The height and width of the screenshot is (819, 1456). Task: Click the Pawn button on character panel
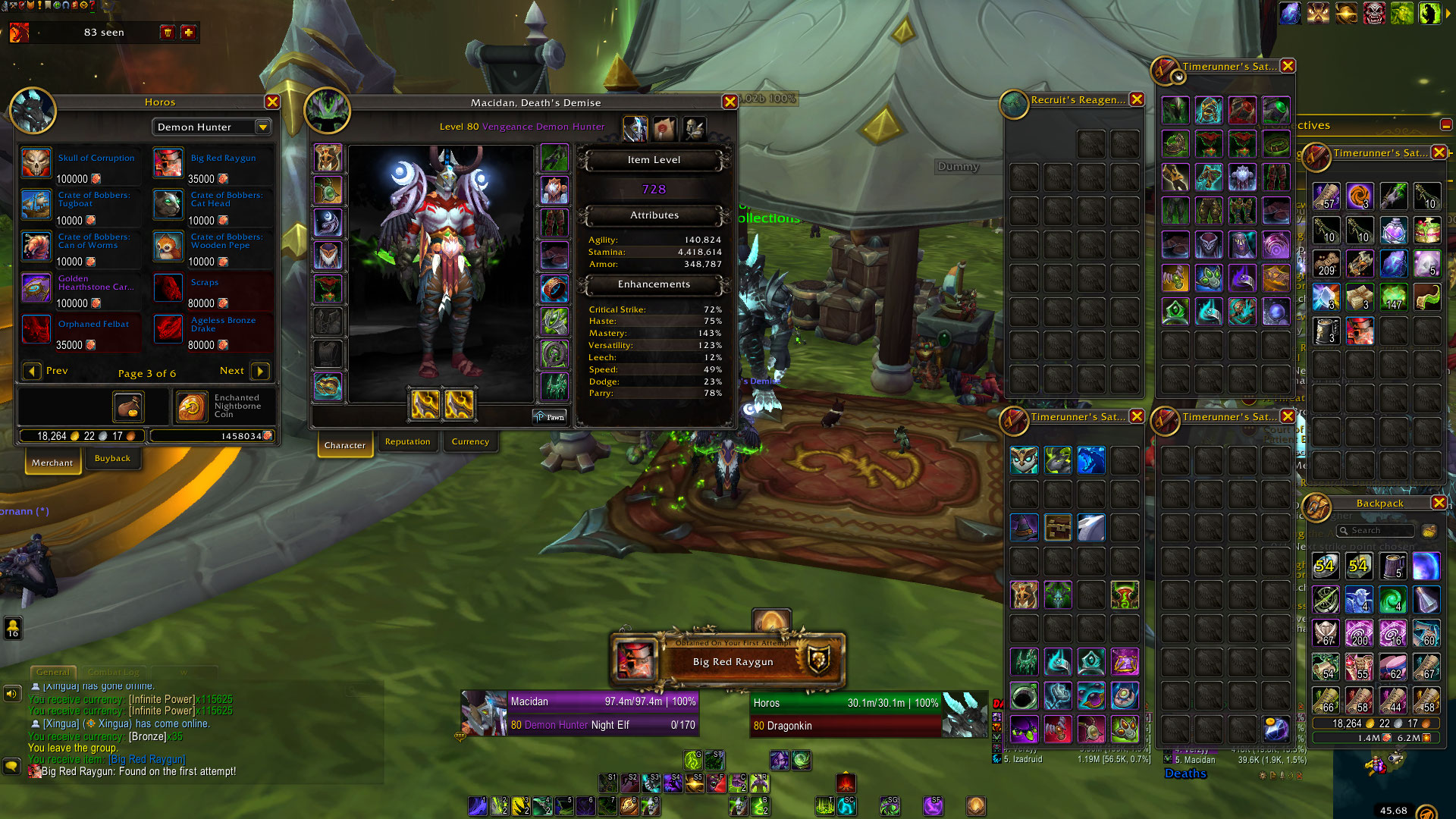(x=550, y=417)
